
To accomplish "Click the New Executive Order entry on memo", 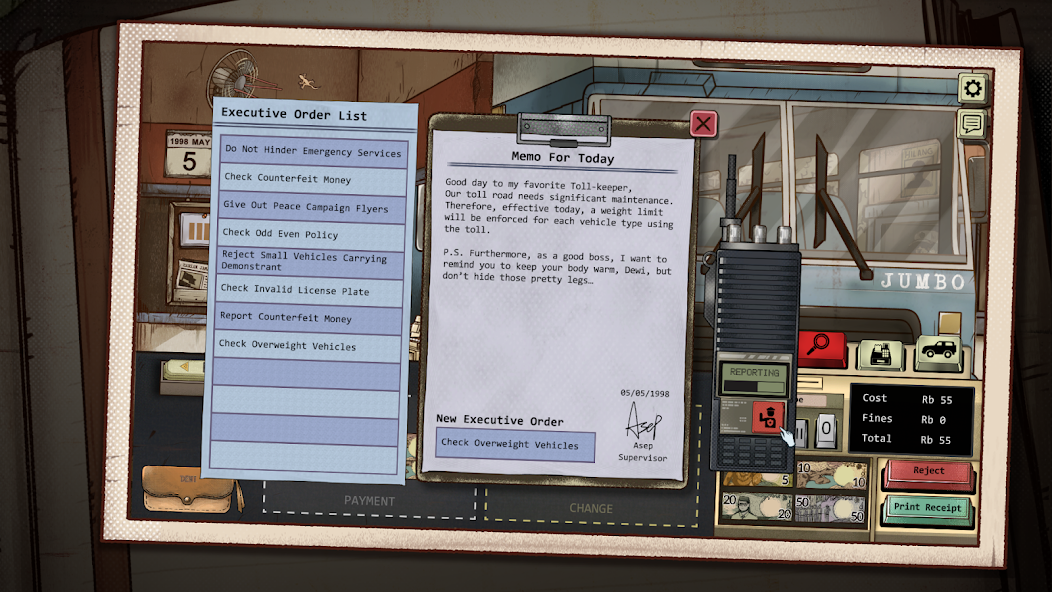I will (x=514, y=445).
